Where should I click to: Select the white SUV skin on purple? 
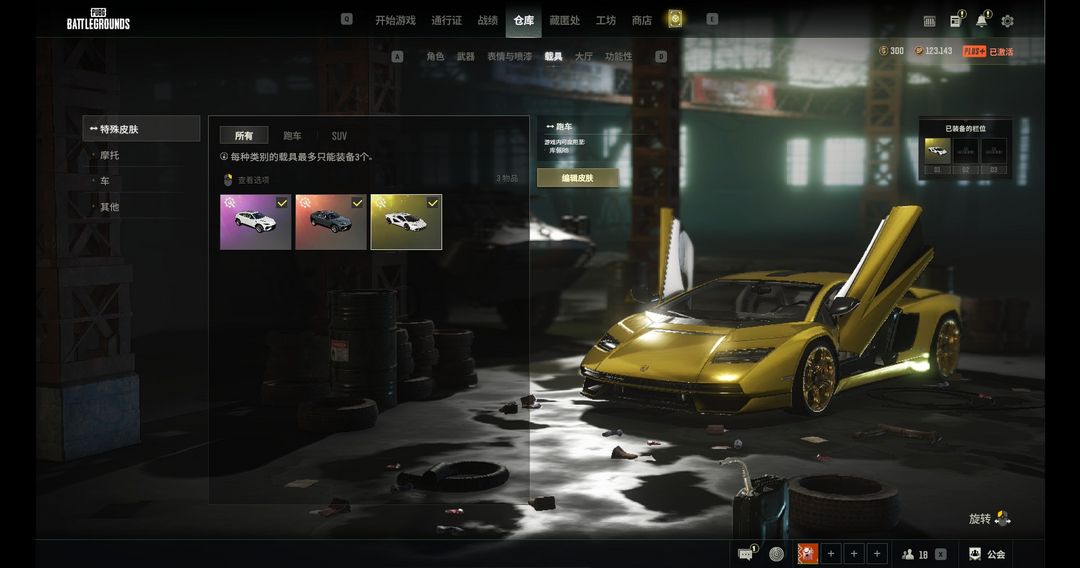pyautogui.click(x=256, y=222)
